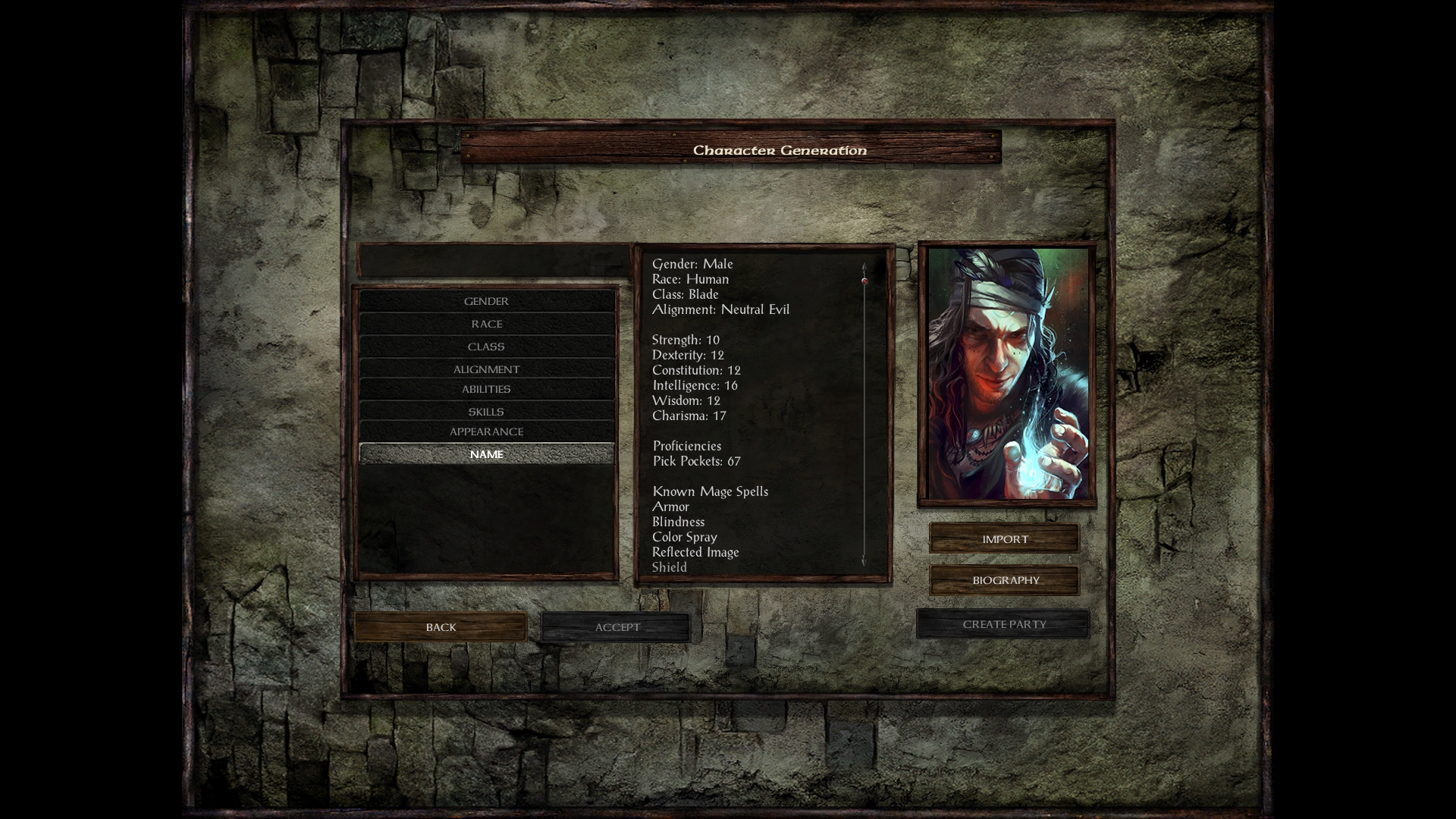Click the Create Party button
1456x819 pixels.
(1003, 624)
